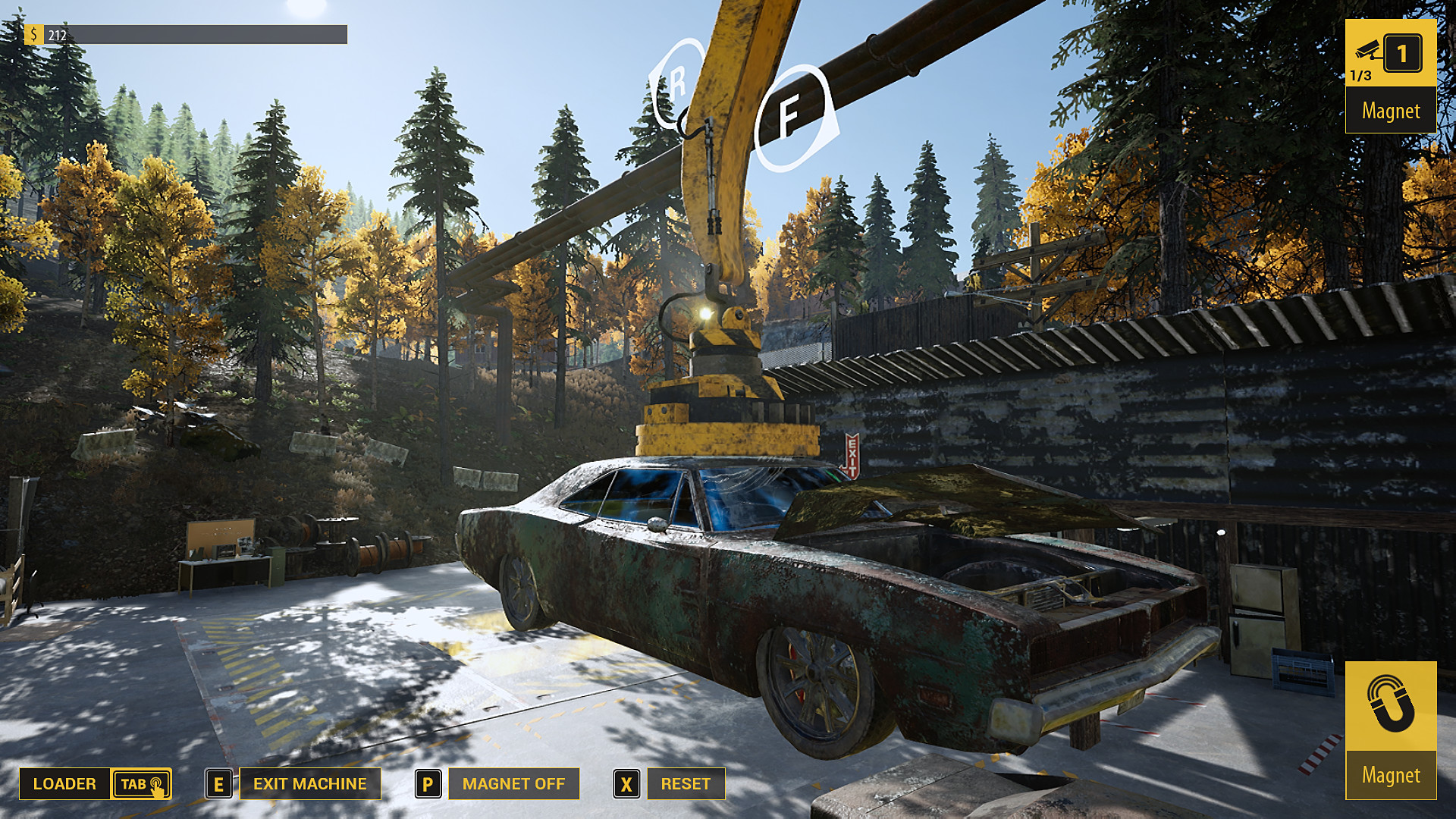Click the E key icon beside EXIT MACHINE
The height and width of the screenshot is (819, 1456).
pos(218,783)
